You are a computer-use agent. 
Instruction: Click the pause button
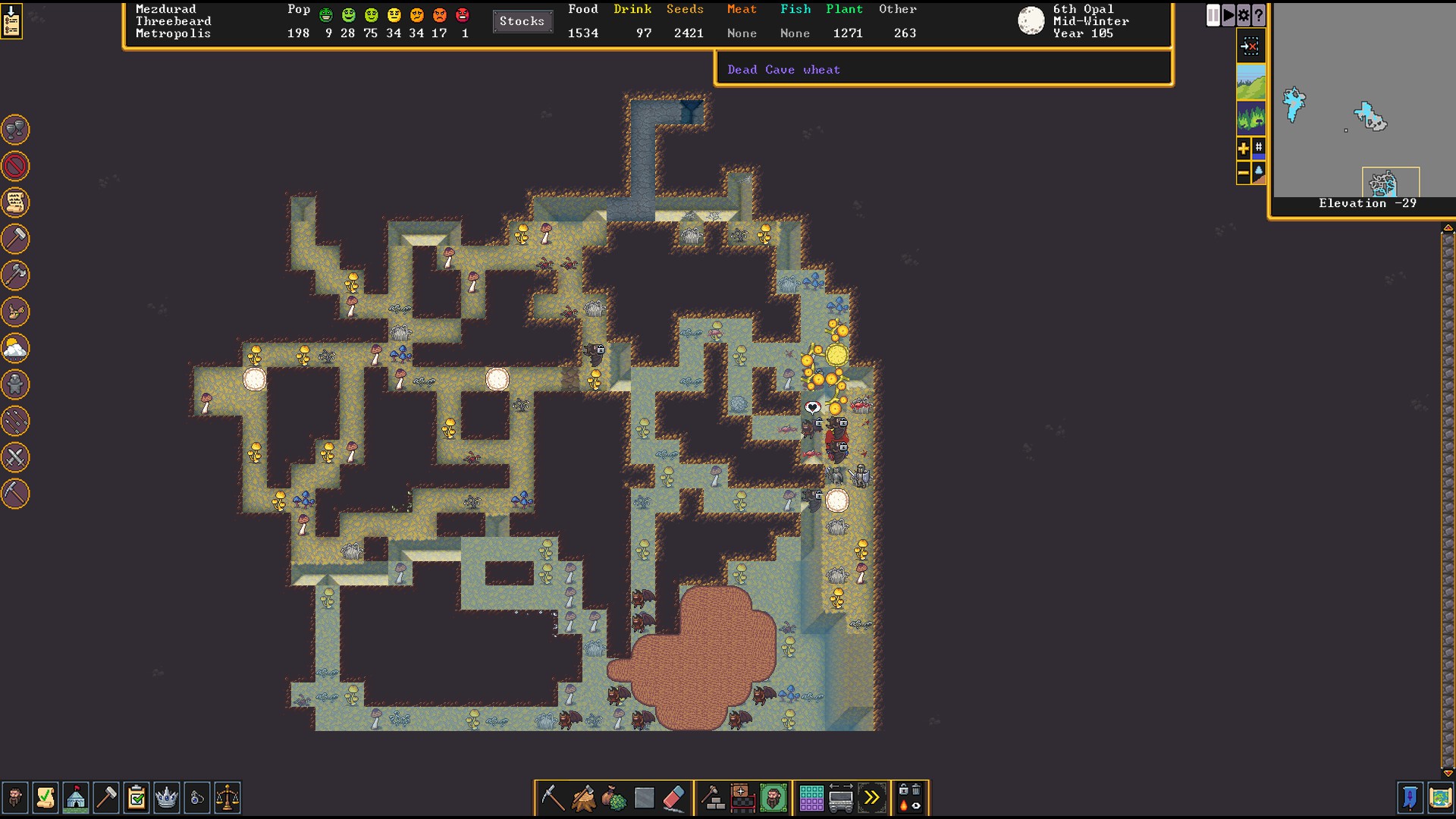pos(1213,15)
